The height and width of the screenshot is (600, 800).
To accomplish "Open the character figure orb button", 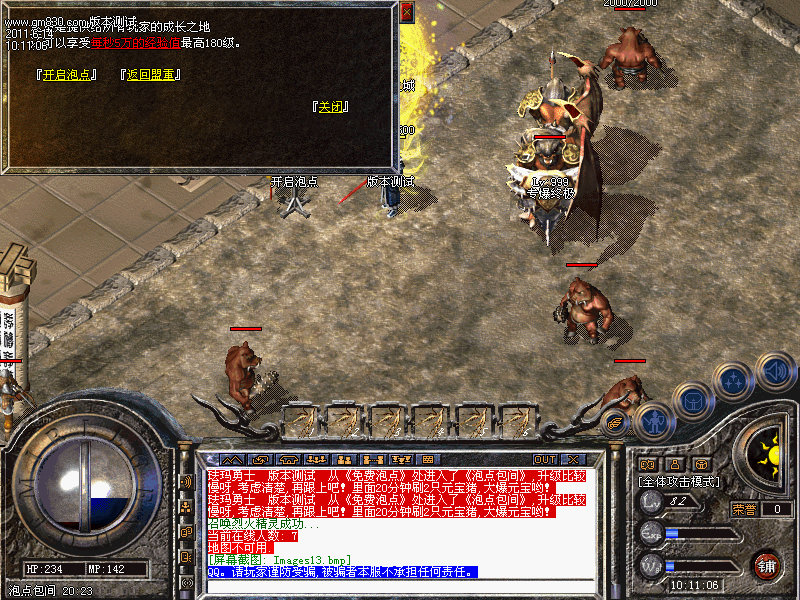I will [x=653, y=421].
